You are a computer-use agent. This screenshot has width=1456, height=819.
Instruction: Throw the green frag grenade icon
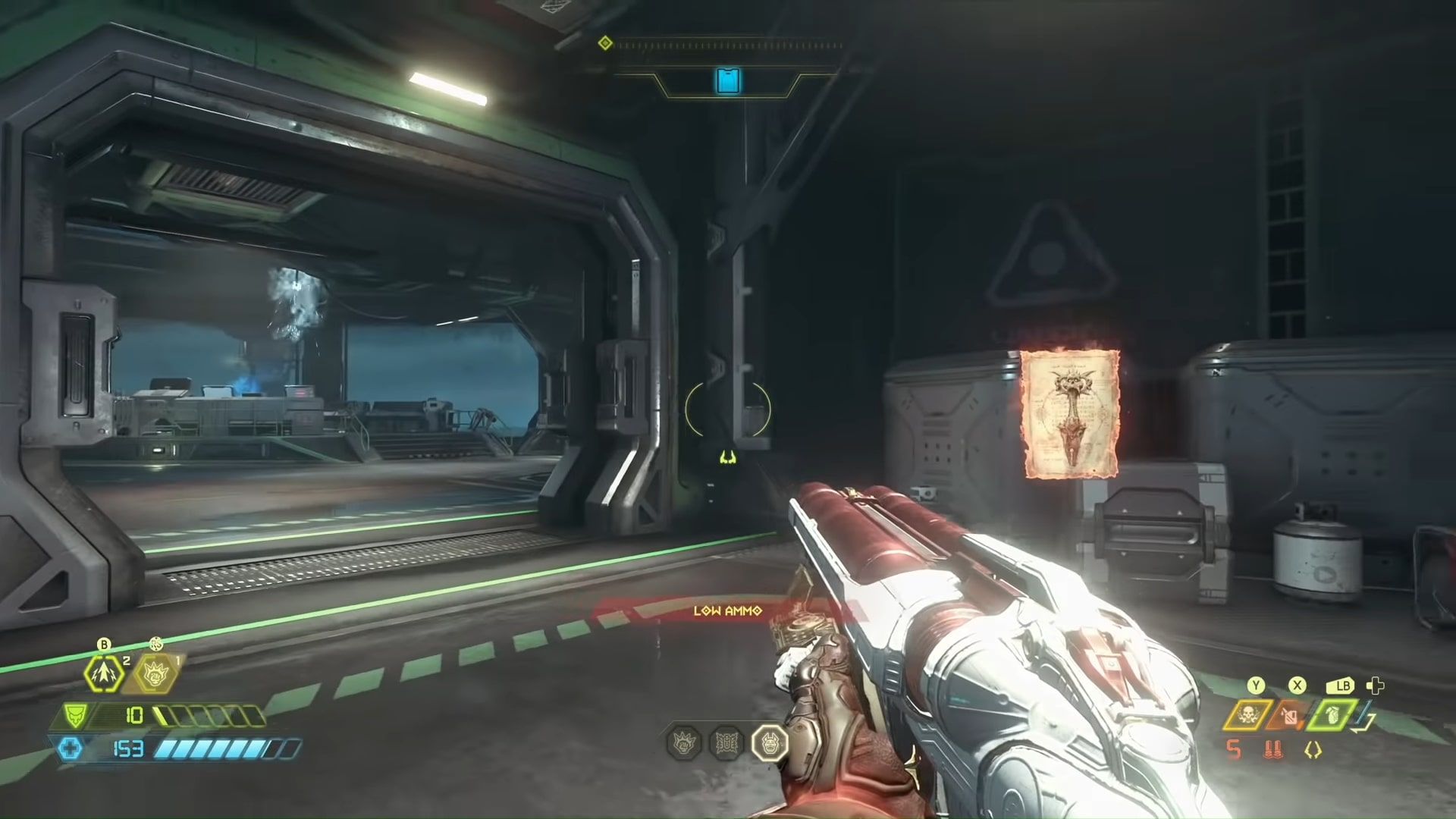1332,714
